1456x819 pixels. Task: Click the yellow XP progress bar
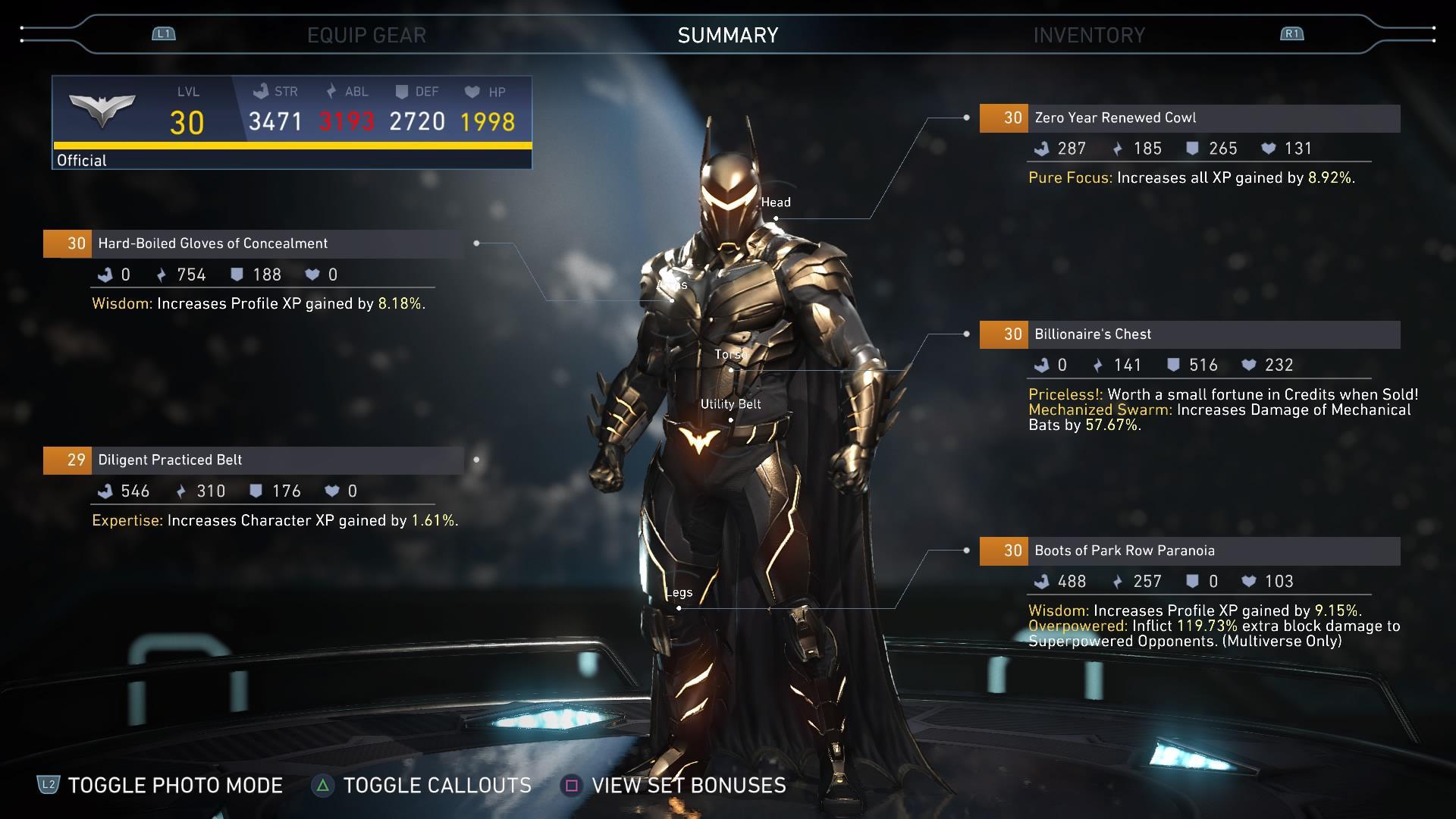293,143
